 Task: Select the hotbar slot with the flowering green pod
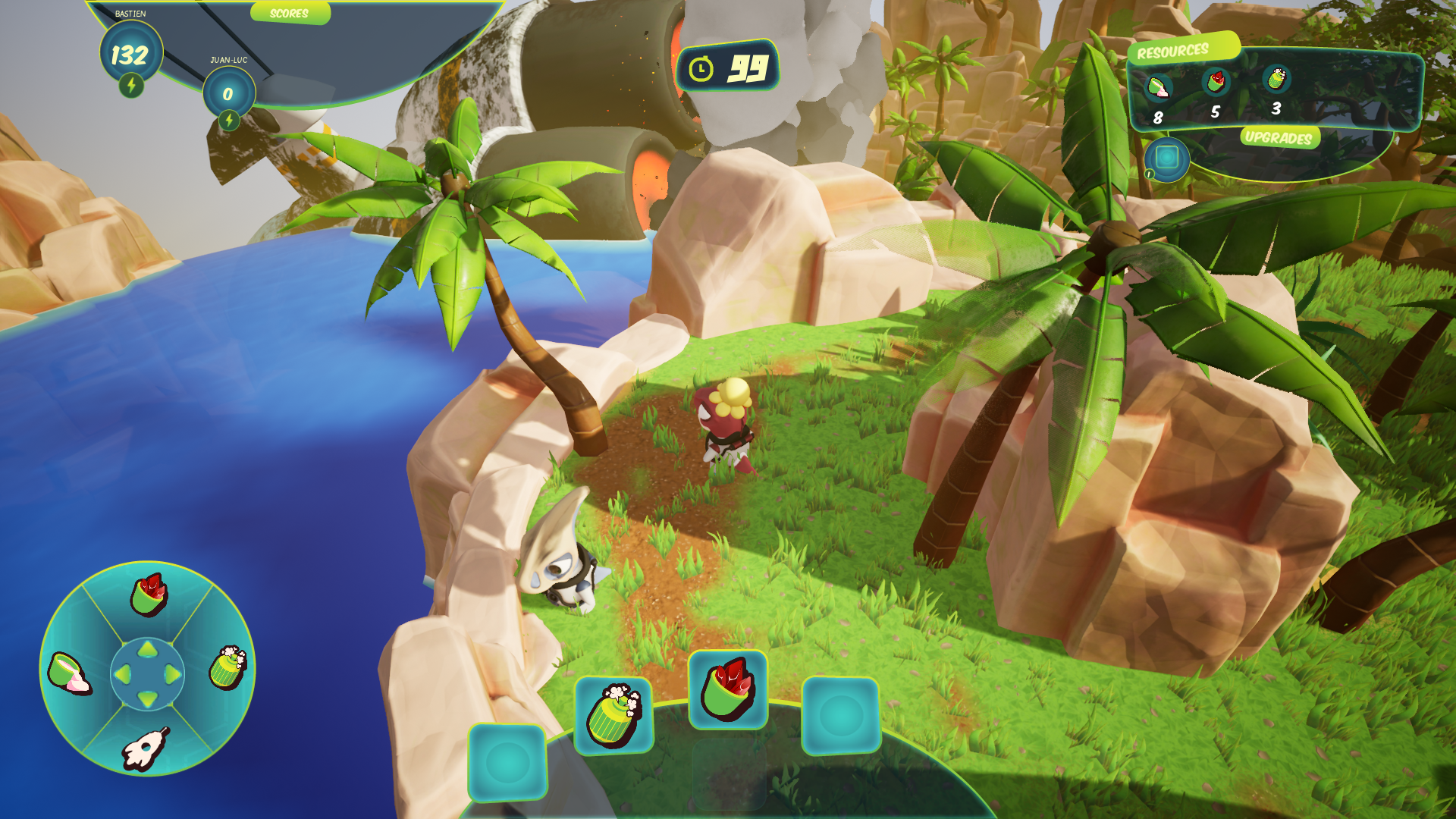point(613,716)
